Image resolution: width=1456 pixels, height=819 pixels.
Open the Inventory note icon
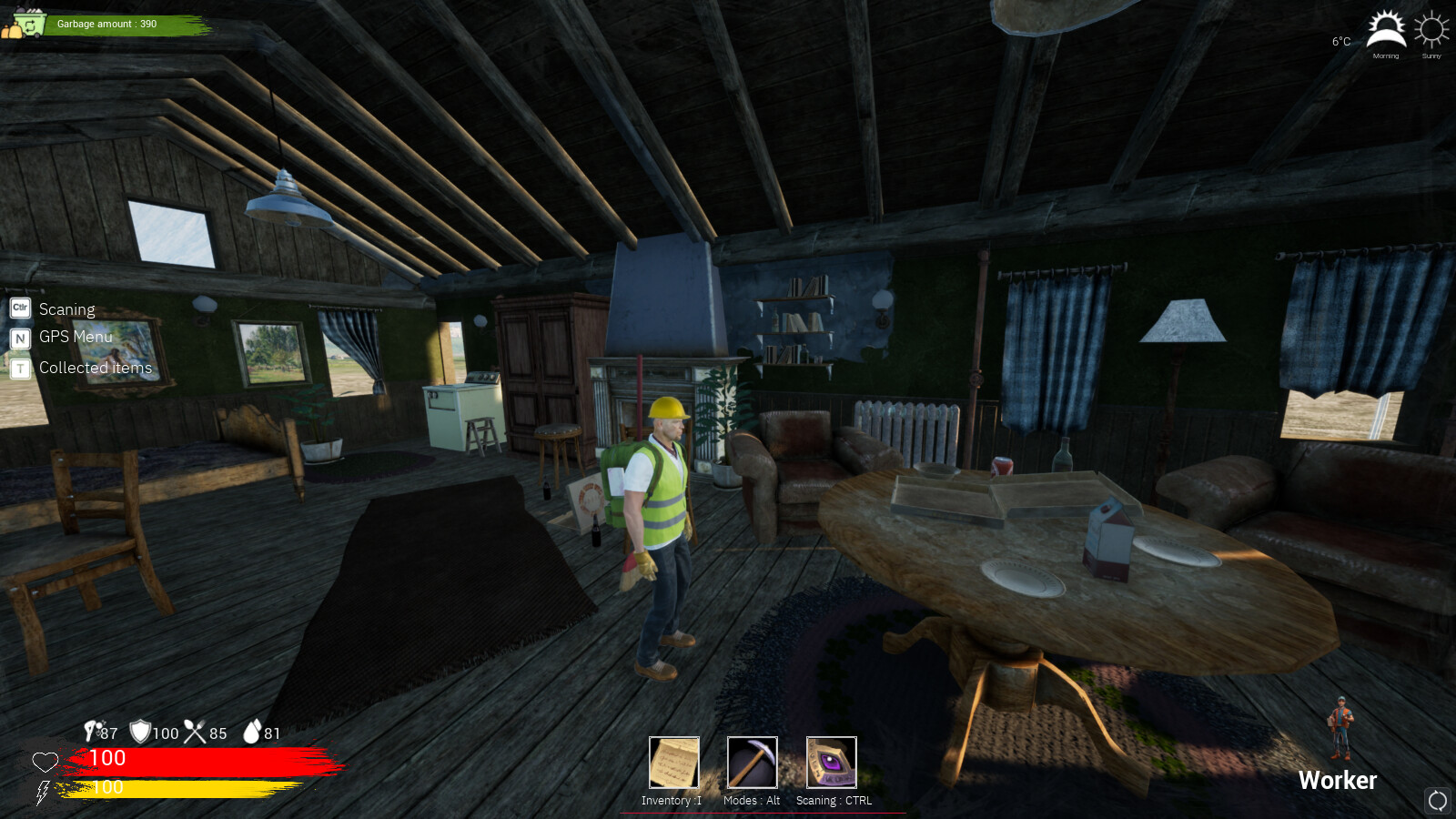pyautogui.click(x=673, y=764)
